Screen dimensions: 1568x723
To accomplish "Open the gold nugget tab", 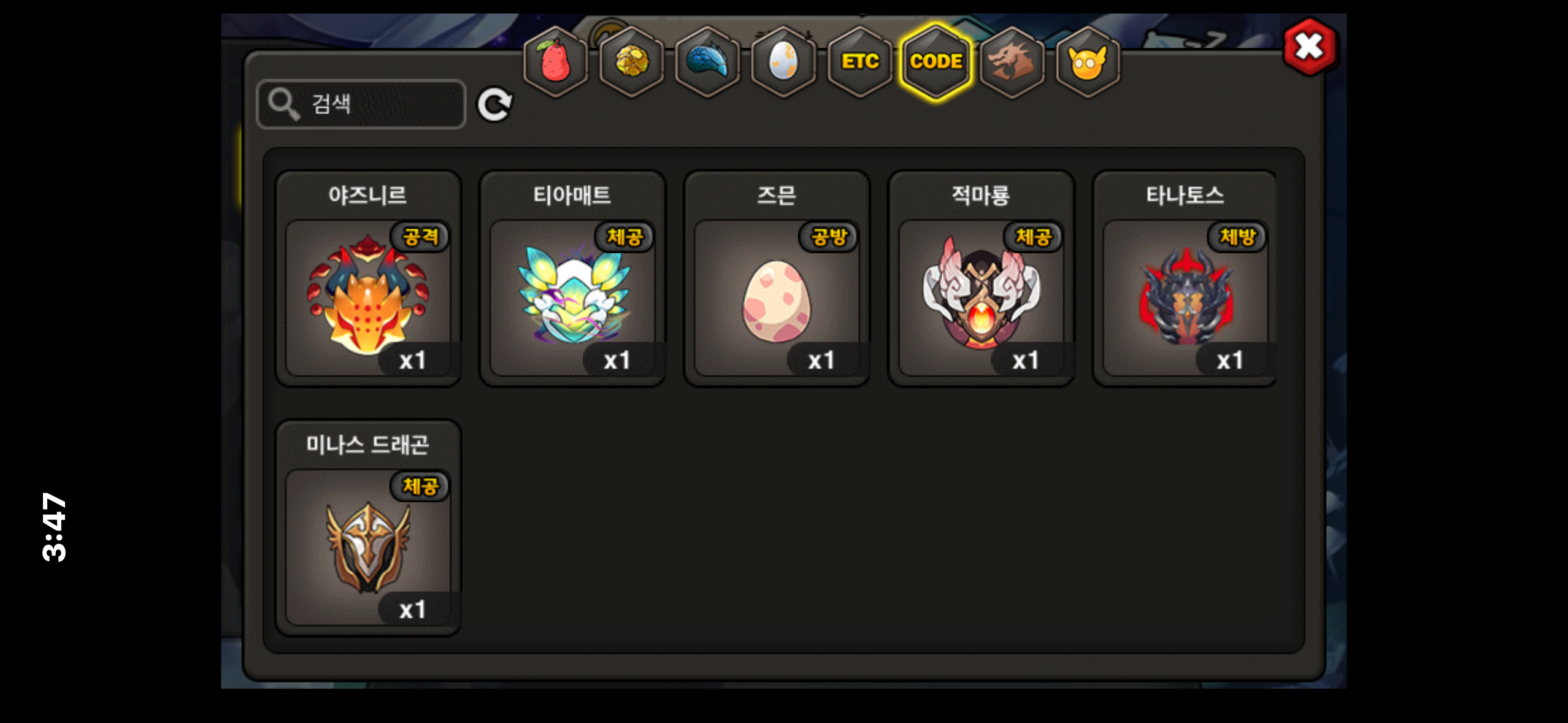I will click(631, 62).
